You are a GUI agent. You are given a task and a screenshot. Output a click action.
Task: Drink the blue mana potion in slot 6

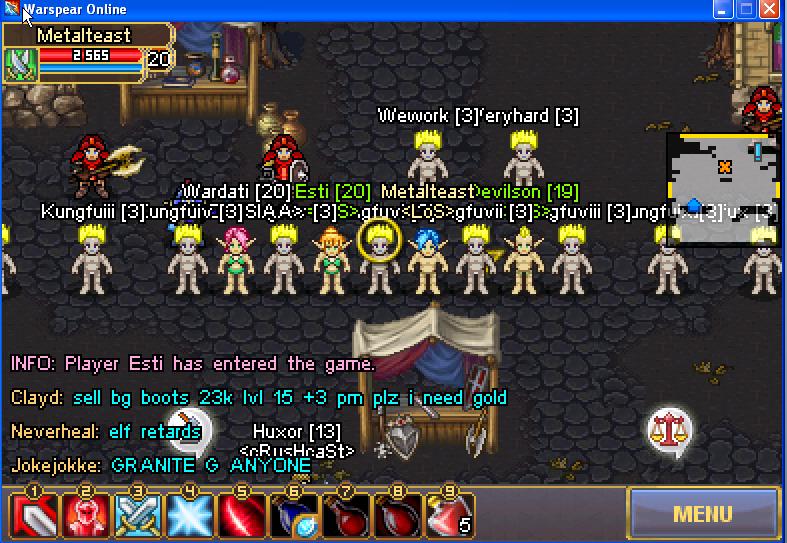(293, 516)
